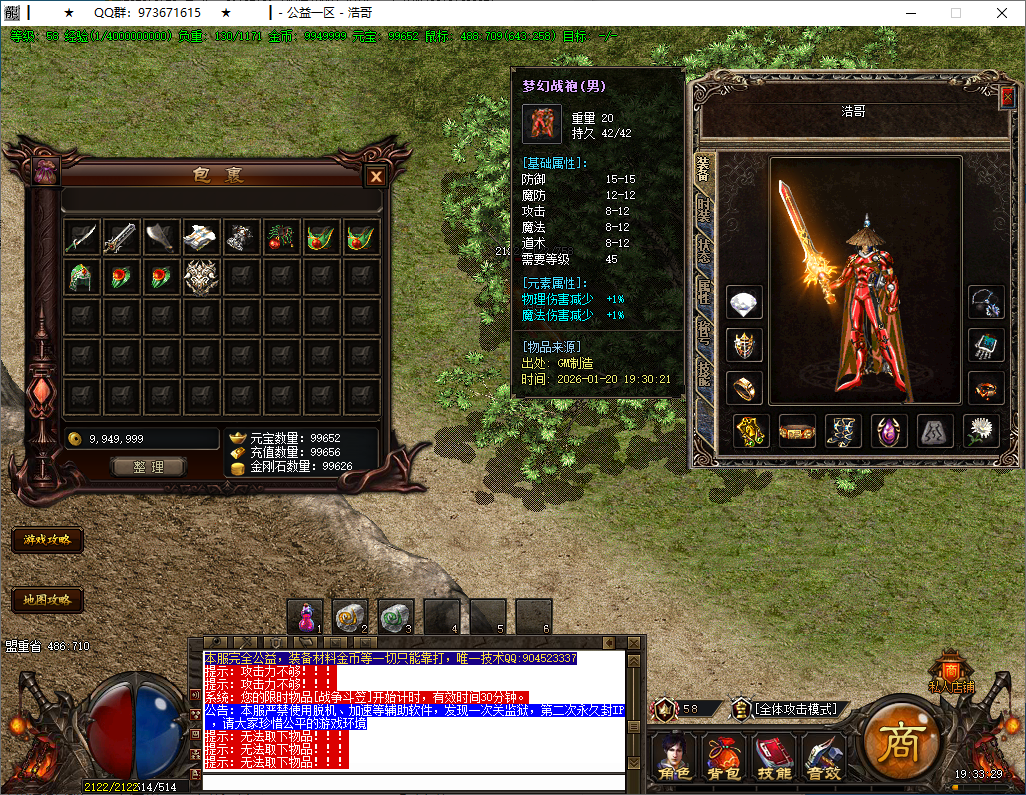Open the 游戏攻略 game guide
The height and width of the screenshot is (795, 1026).
click(x=47, y=540)
